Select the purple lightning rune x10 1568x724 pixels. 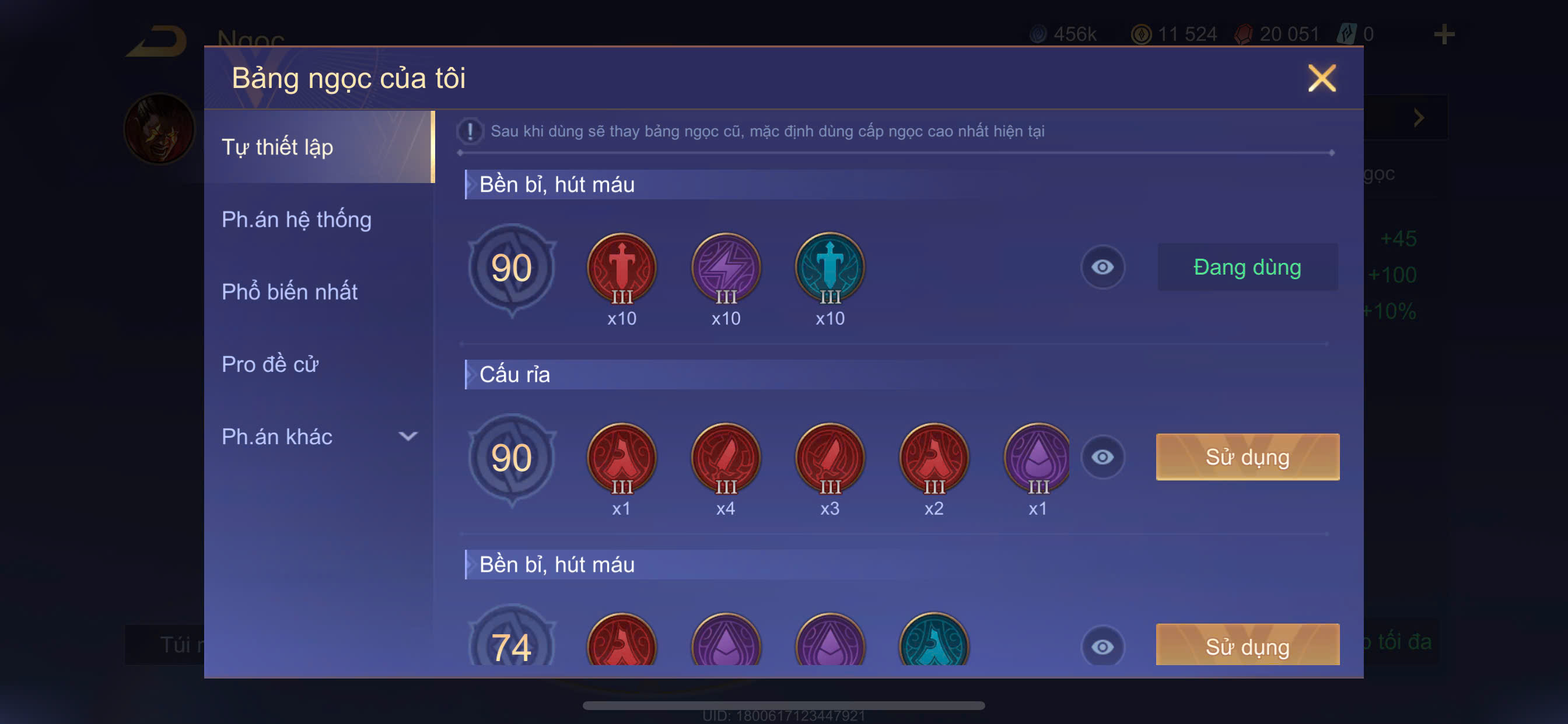[x=726, y=268]
